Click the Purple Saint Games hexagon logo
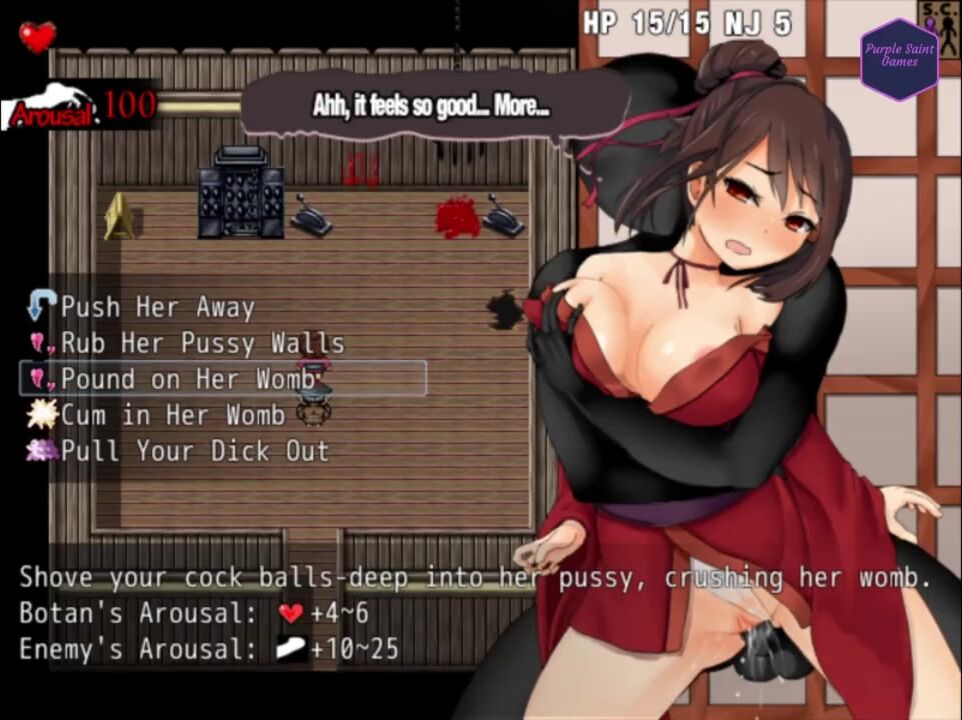This screenshot has height=720, width=962. click(899, 60)
